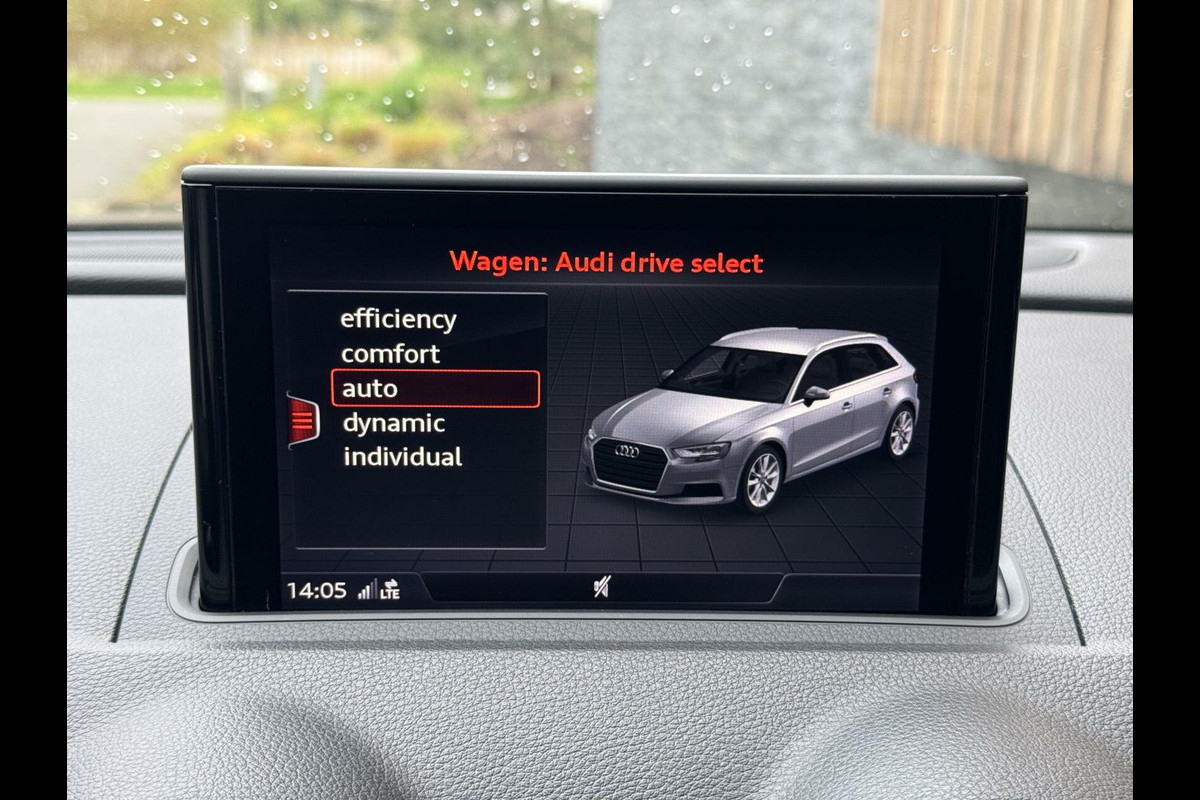Click the muted speaker icon
1200x800 pixels.
coord(600,588)
